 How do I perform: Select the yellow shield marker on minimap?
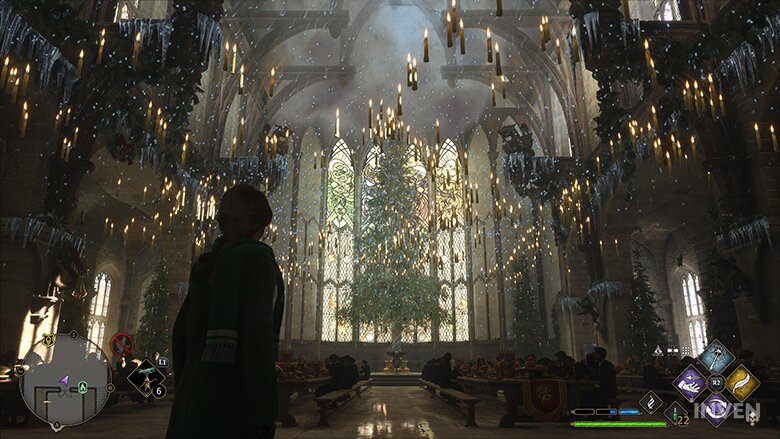pyautogui.click(x=47, y=340)
